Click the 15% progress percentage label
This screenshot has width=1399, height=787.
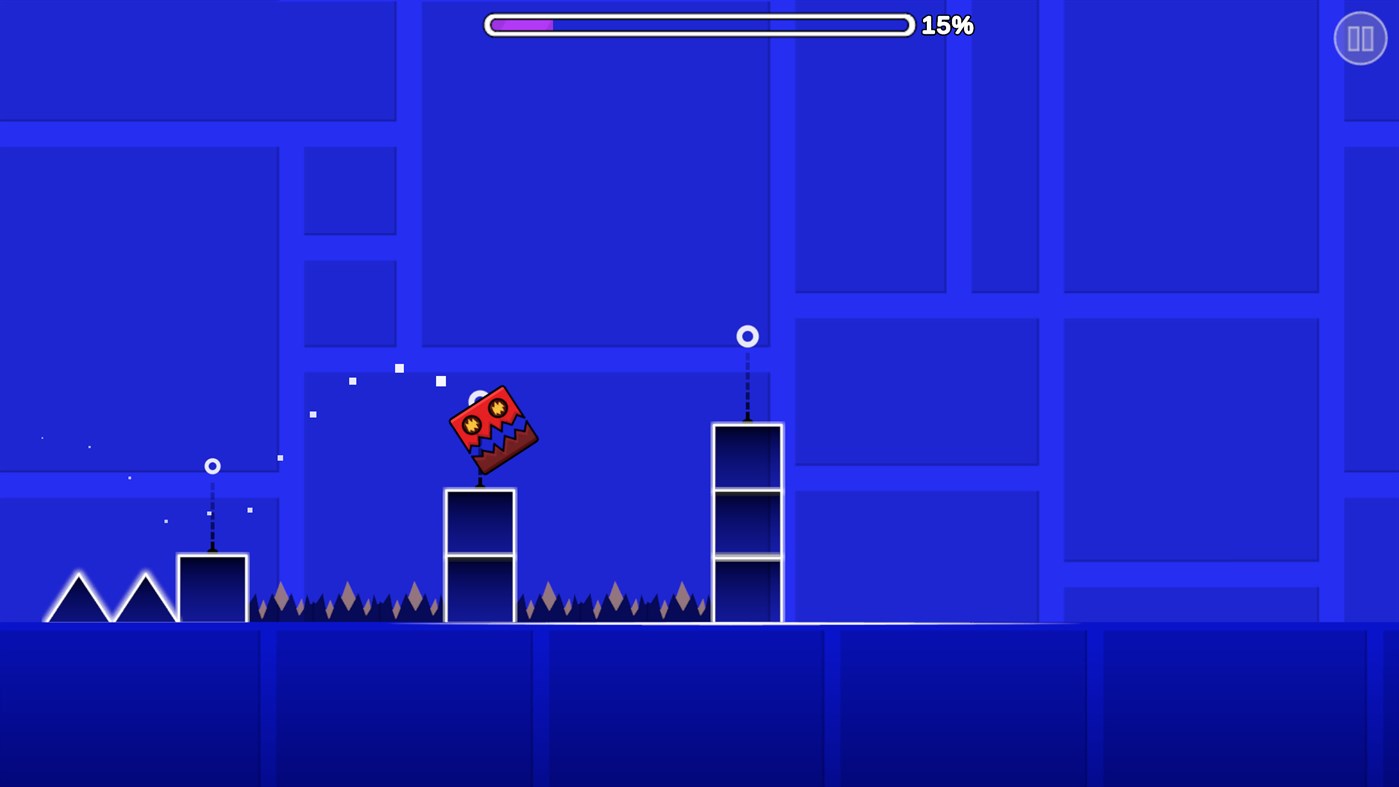946,25
